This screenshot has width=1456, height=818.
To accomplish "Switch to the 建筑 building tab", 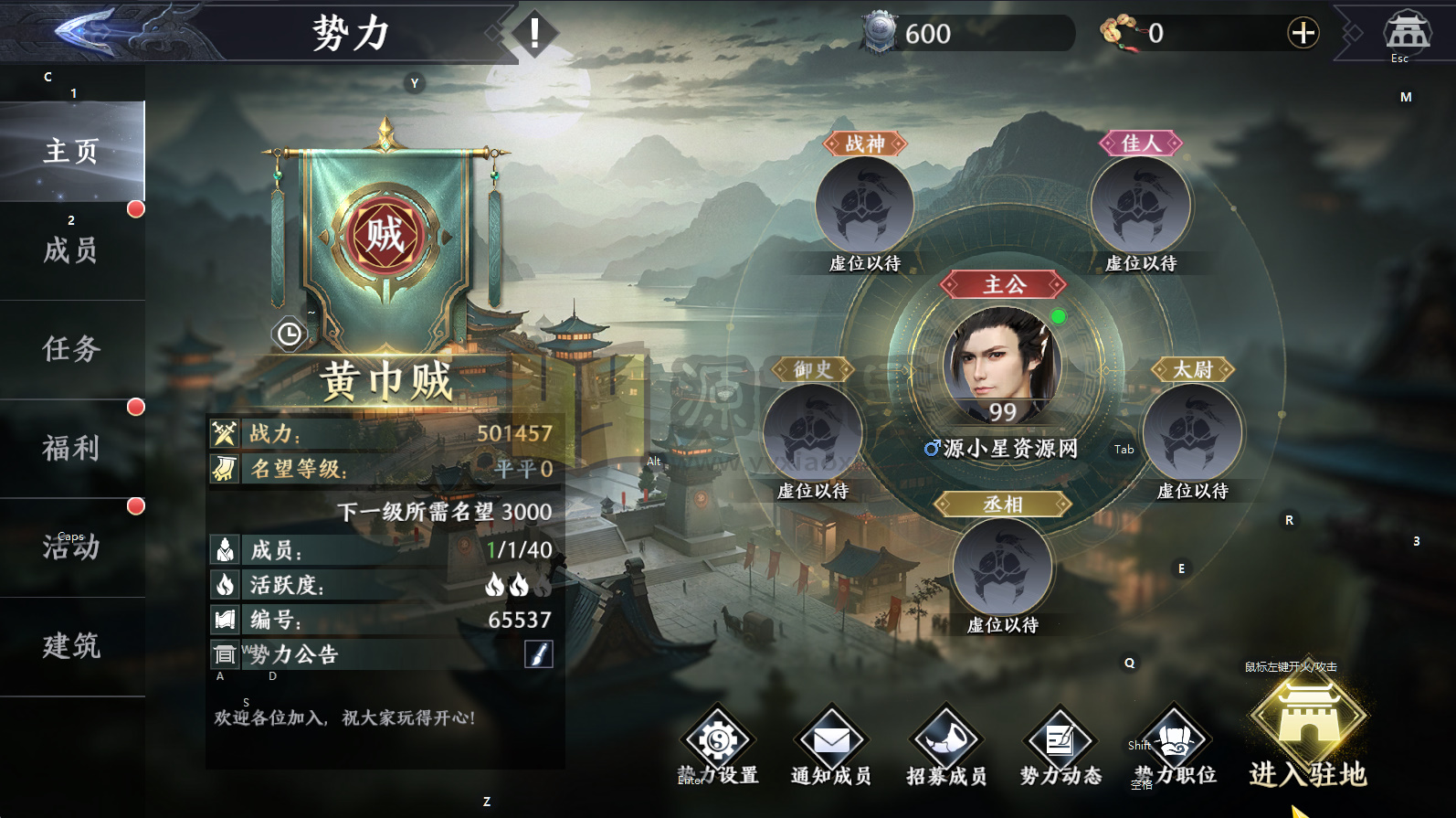I will click(x=70, y=647).
